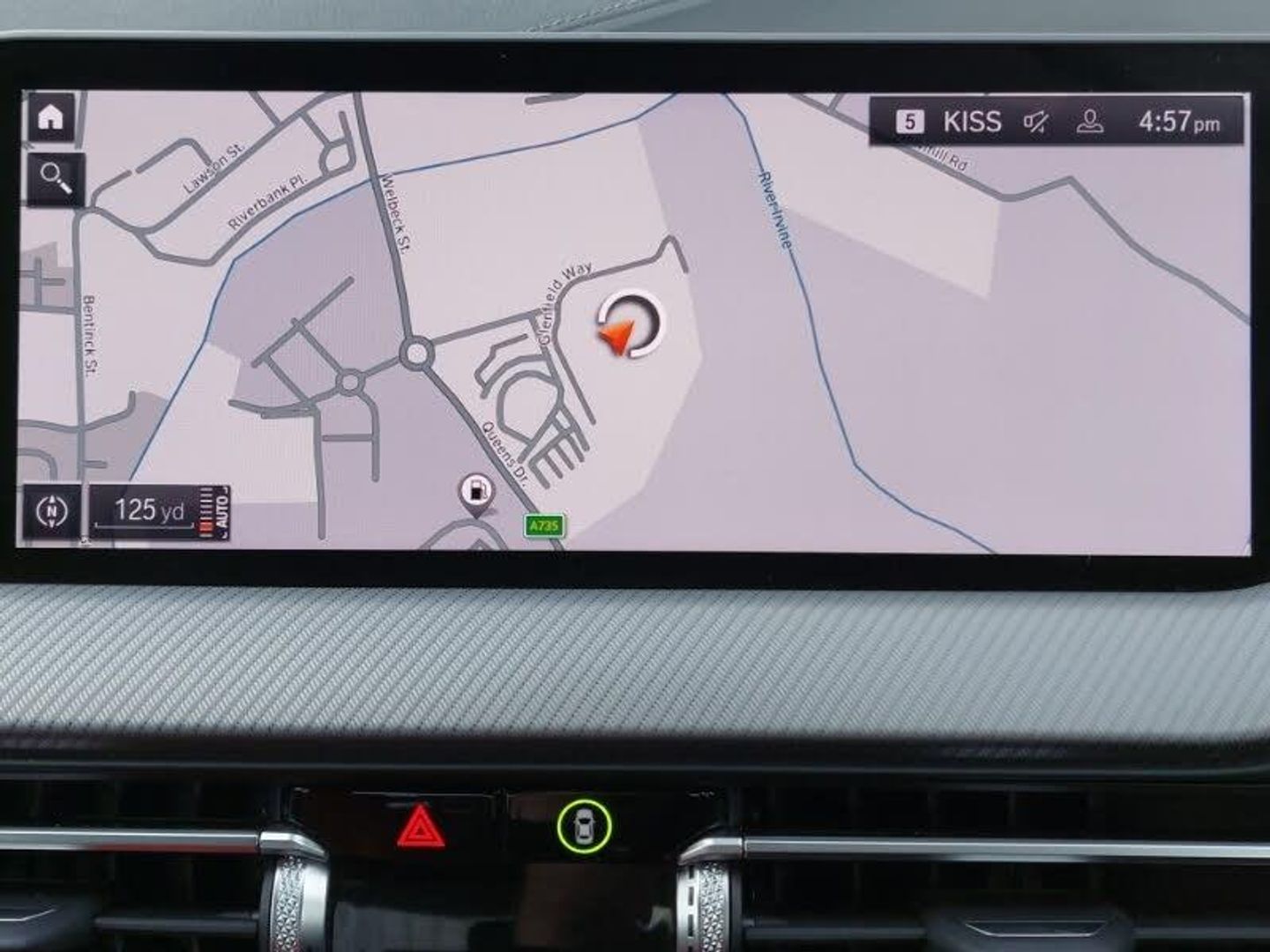Toggle the green central locking car button
The image size is (1270, 952).
(x=584, y=826)
